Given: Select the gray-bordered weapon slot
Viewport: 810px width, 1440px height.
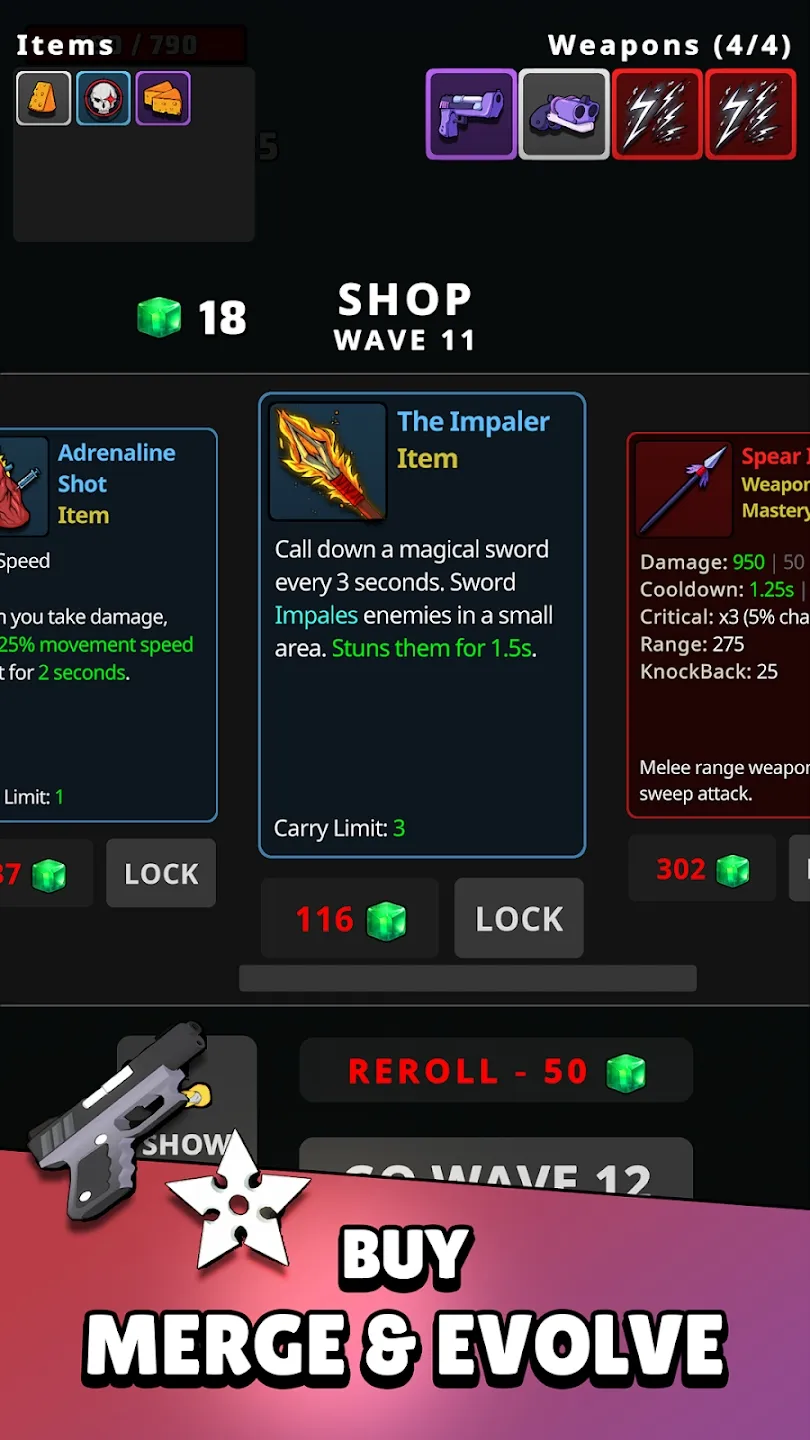Looking at the screenshot, I should click(x=564, y=114).
